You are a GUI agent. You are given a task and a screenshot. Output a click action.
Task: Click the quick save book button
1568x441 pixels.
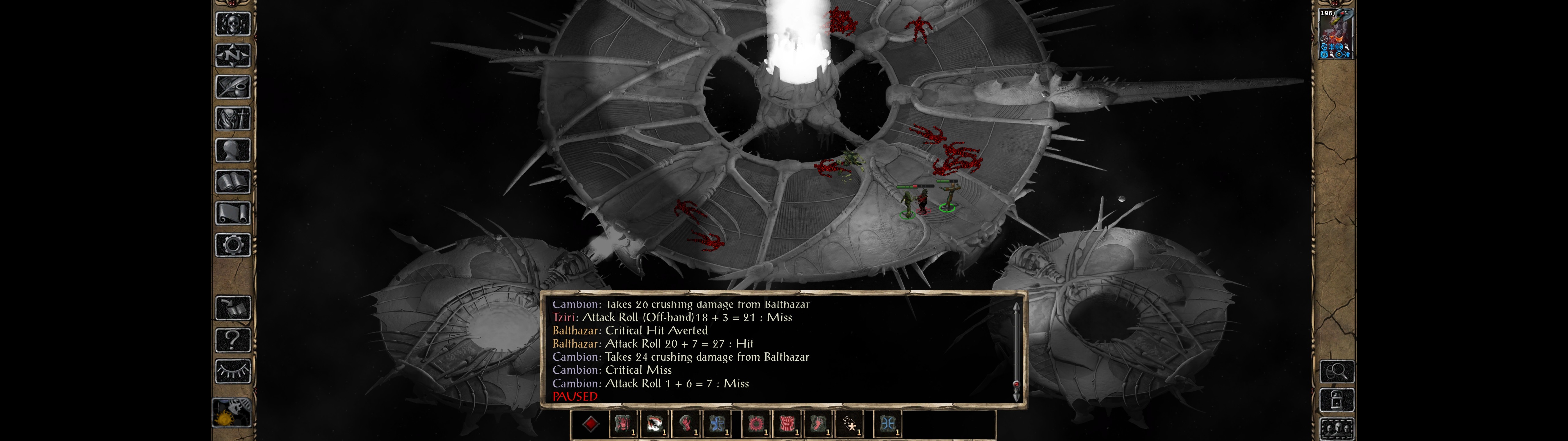[232, 308]
